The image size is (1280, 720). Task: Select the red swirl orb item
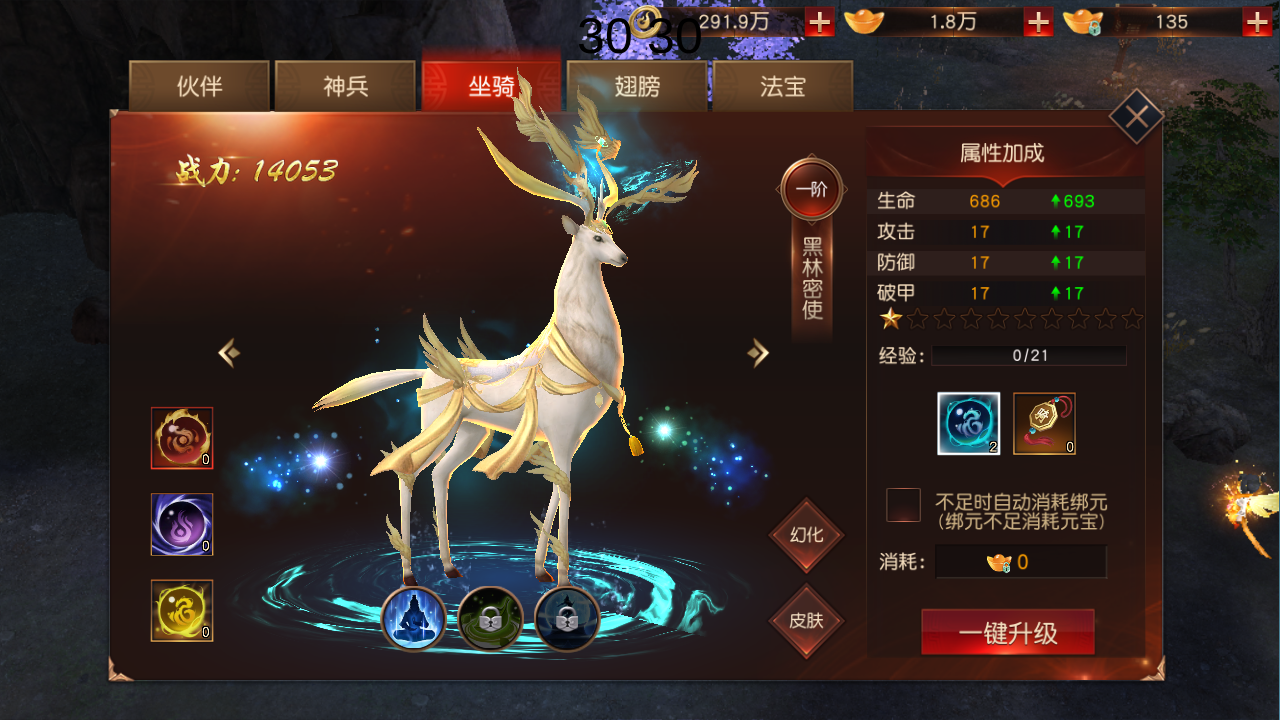click(x=182, y=438)
